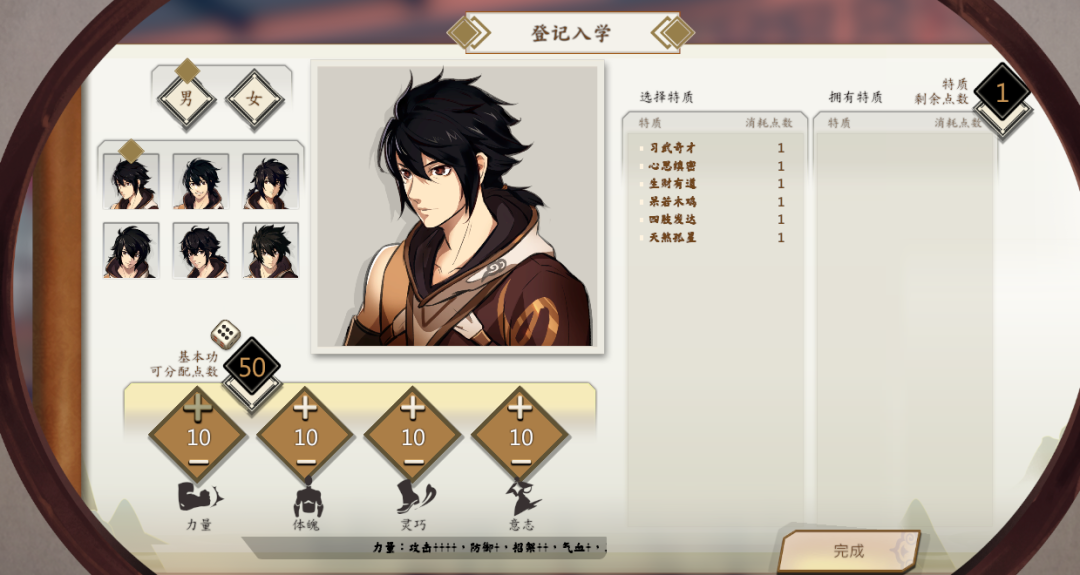Raise the 灵巧 (agility) stat with plus
1080x575 pixels.
point(413,407)
